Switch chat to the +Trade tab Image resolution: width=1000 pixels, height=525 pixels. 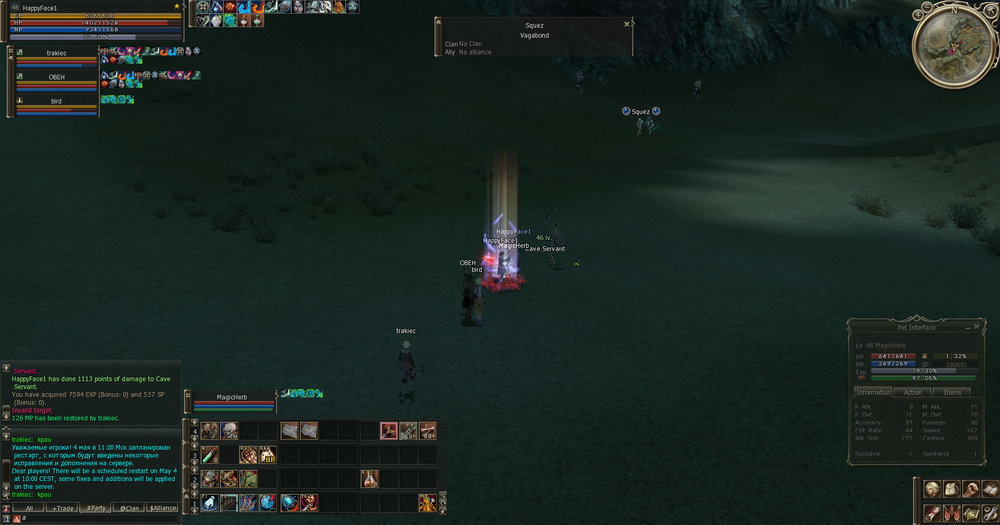click(x=62, y=508)
